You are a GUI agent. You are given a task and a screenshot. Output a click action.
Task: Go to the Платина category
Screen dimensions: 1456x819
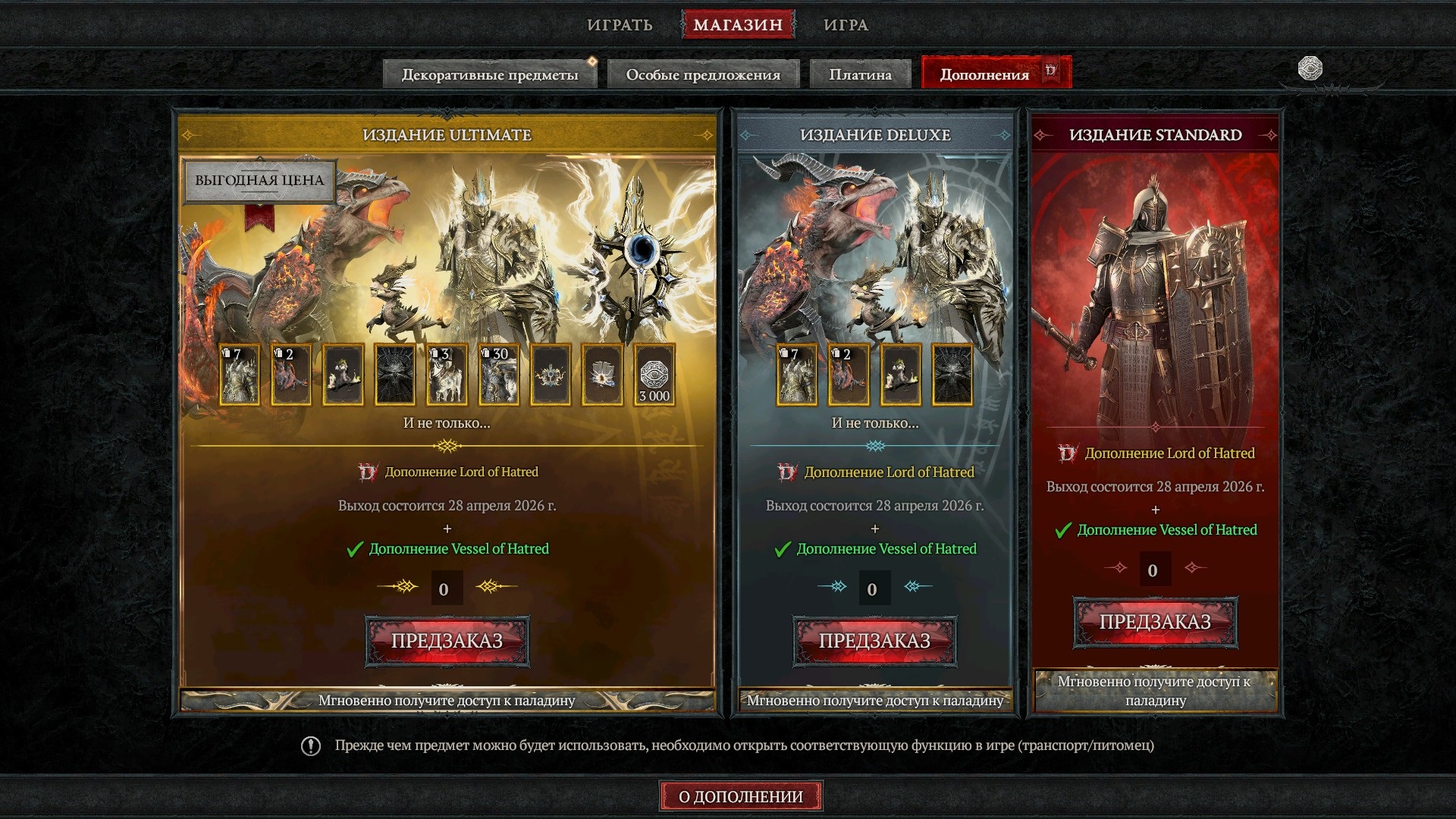tap(860, 74)
